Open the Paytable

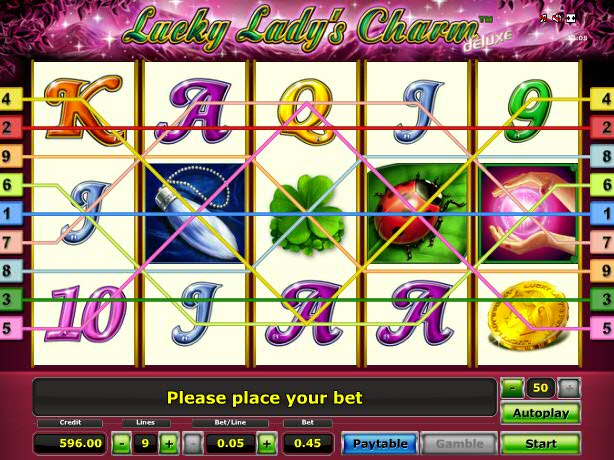(x=379, y=443)
